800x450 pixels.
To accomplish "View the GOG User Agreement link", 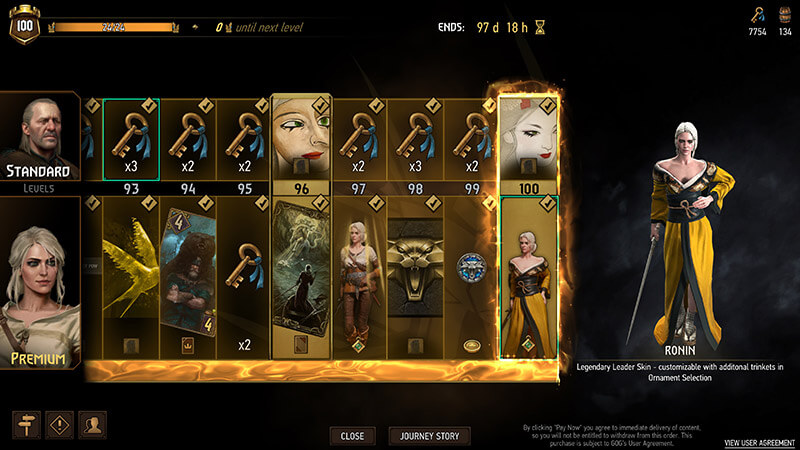I will pos(759,442).
